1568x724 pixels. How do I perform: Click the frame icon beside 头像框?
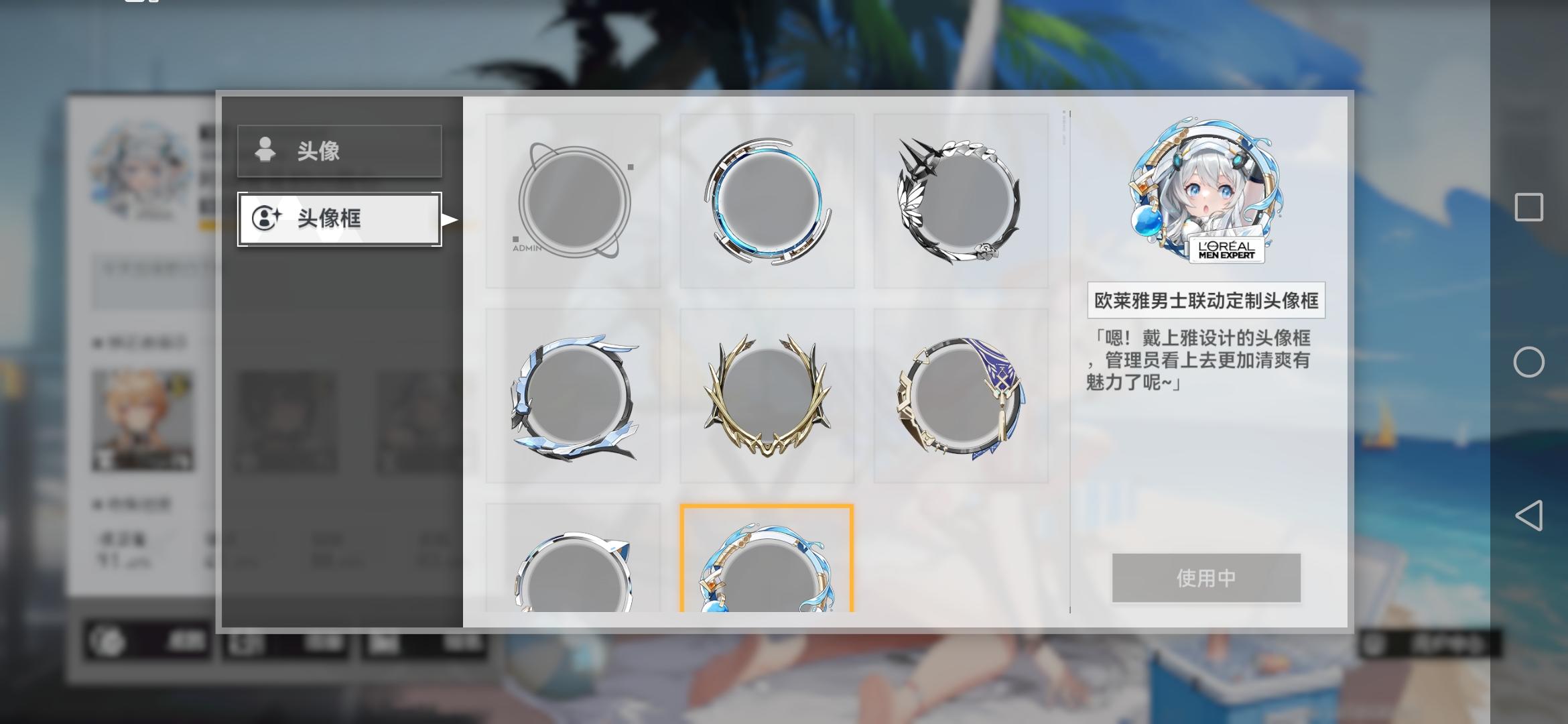click(x=267, y=220)
